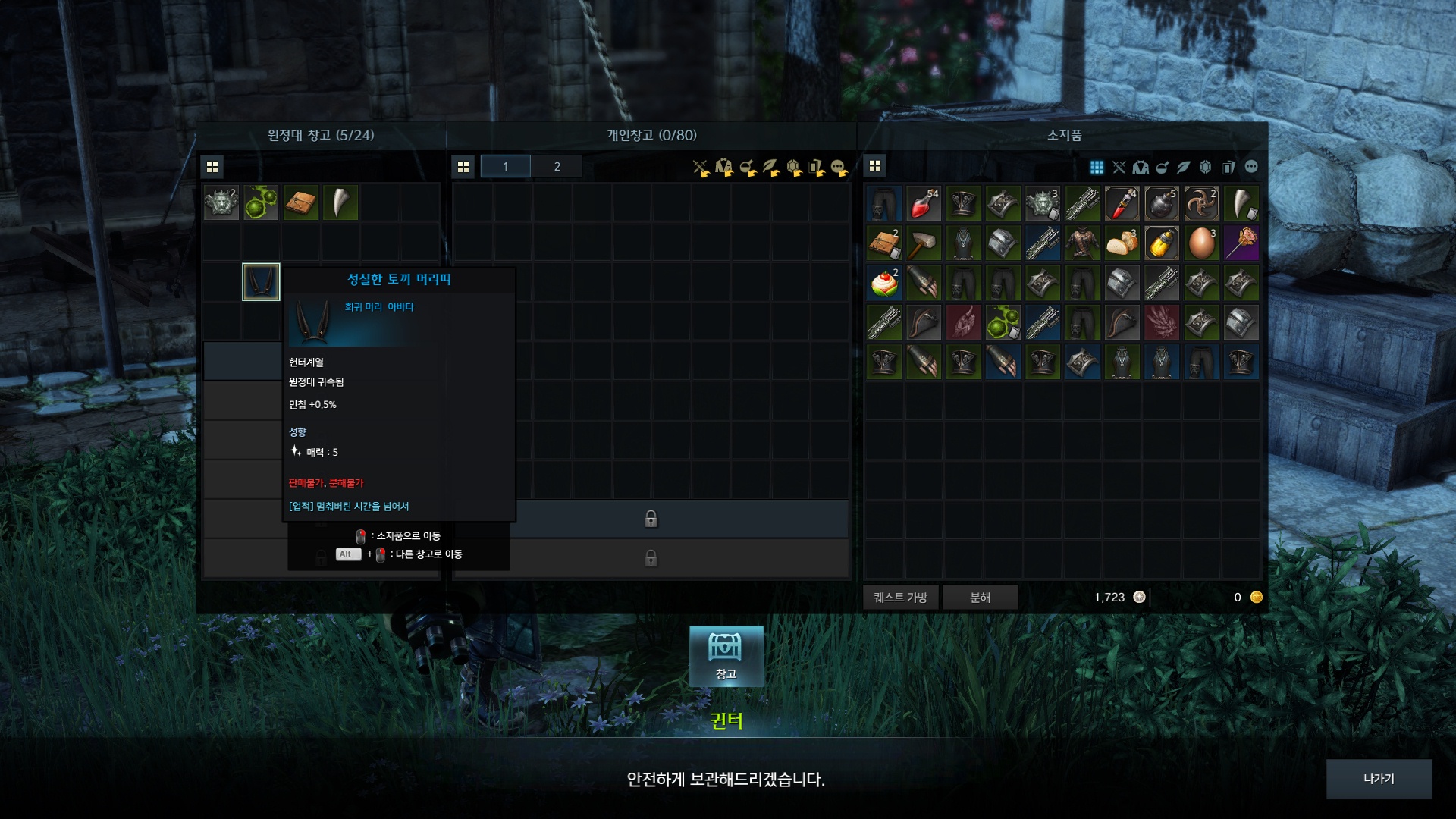Show all inventory items with blue grid icon
The width and height of the screenshot is (1456, 819).
[x=1097, y=167]
